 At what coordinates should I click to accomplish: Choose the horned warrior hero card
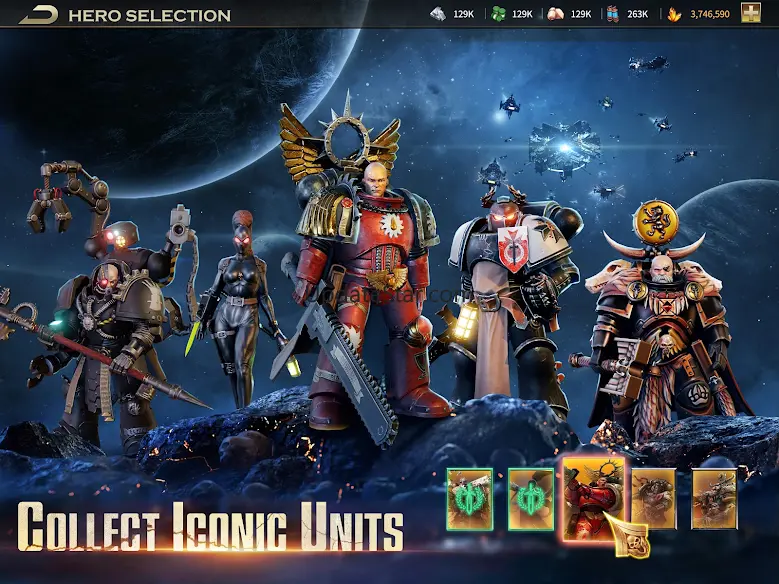coord(714,498)
